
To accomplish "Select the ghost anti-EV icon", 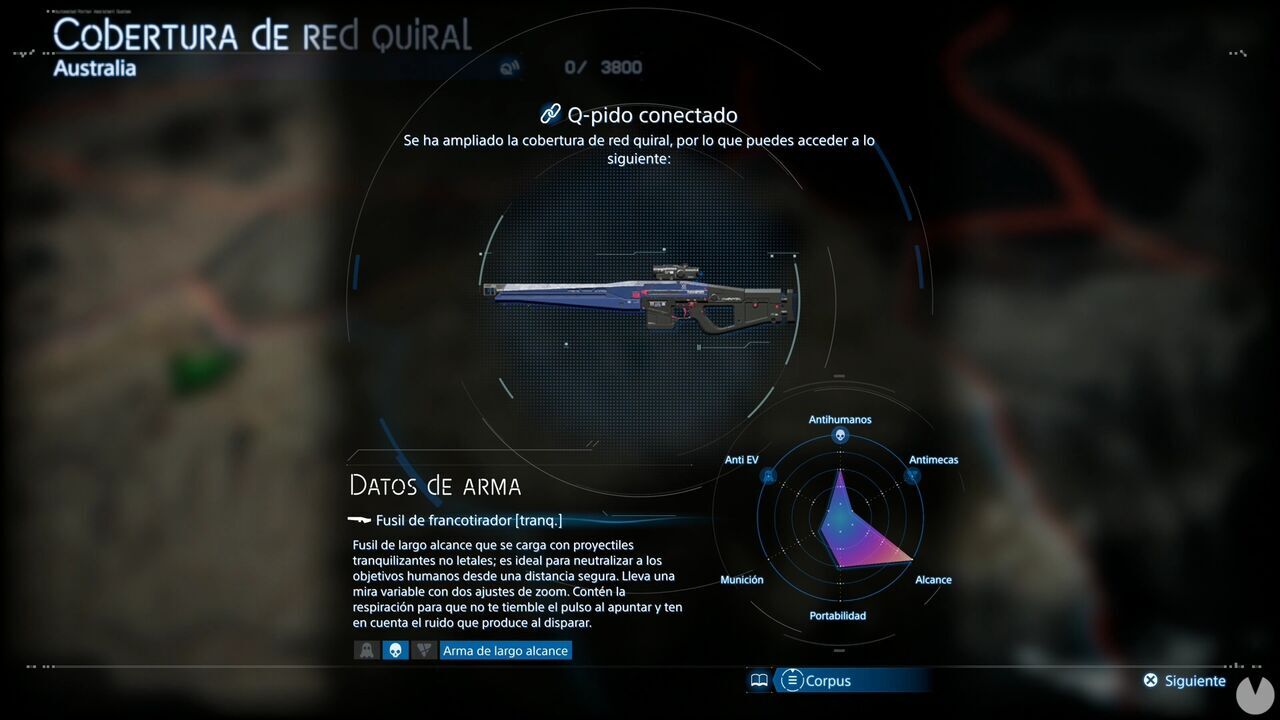I will click(366, 651).
